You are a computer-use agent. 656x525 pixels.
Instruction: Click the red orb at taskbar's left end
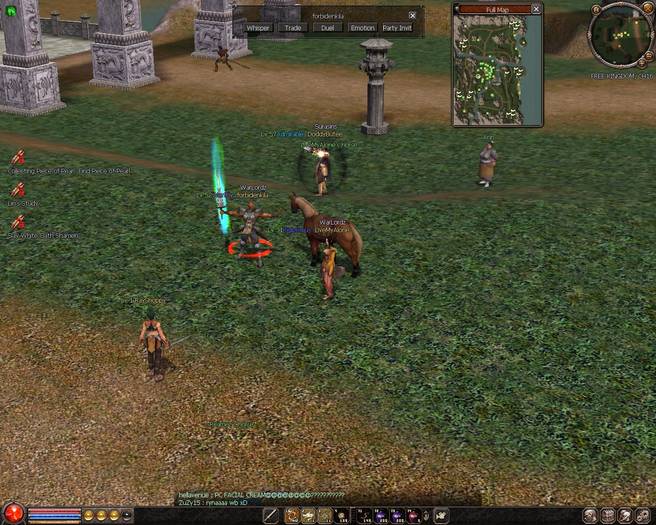coord(12,514)
